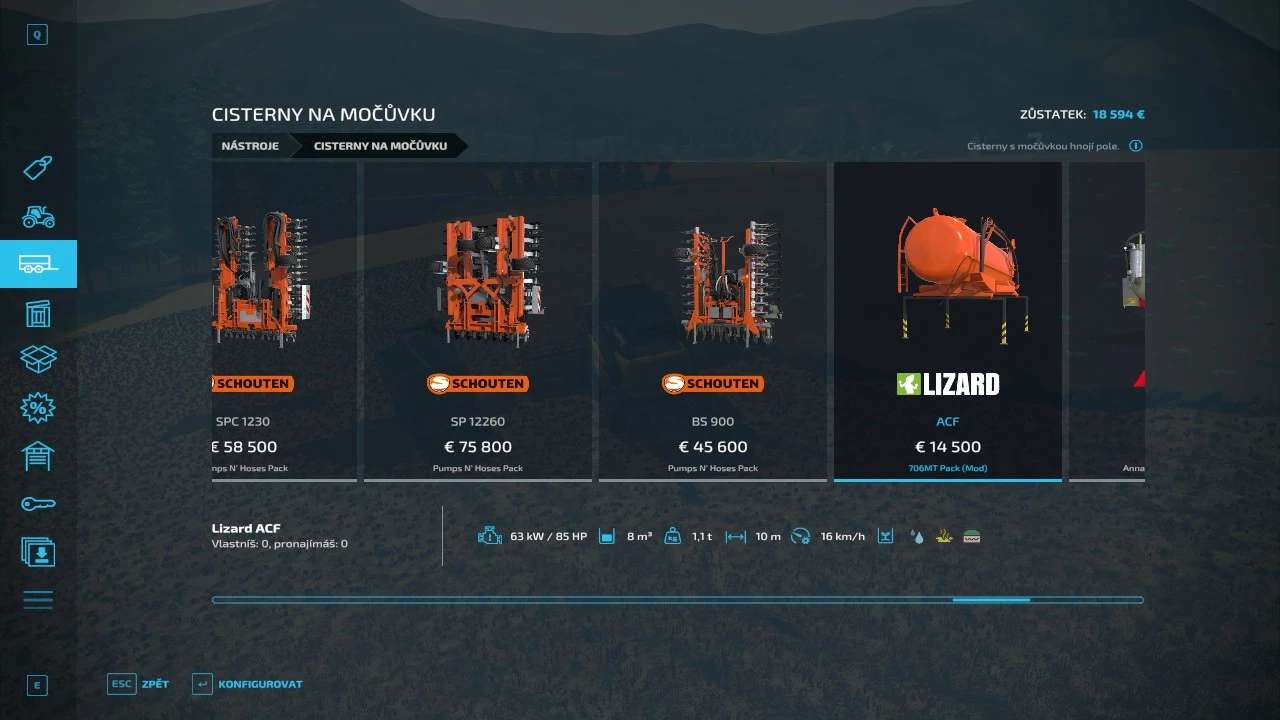Viewport: 1280px width, 720px height.
Task: Open the trailer tools category
Action: pos(38,264)
